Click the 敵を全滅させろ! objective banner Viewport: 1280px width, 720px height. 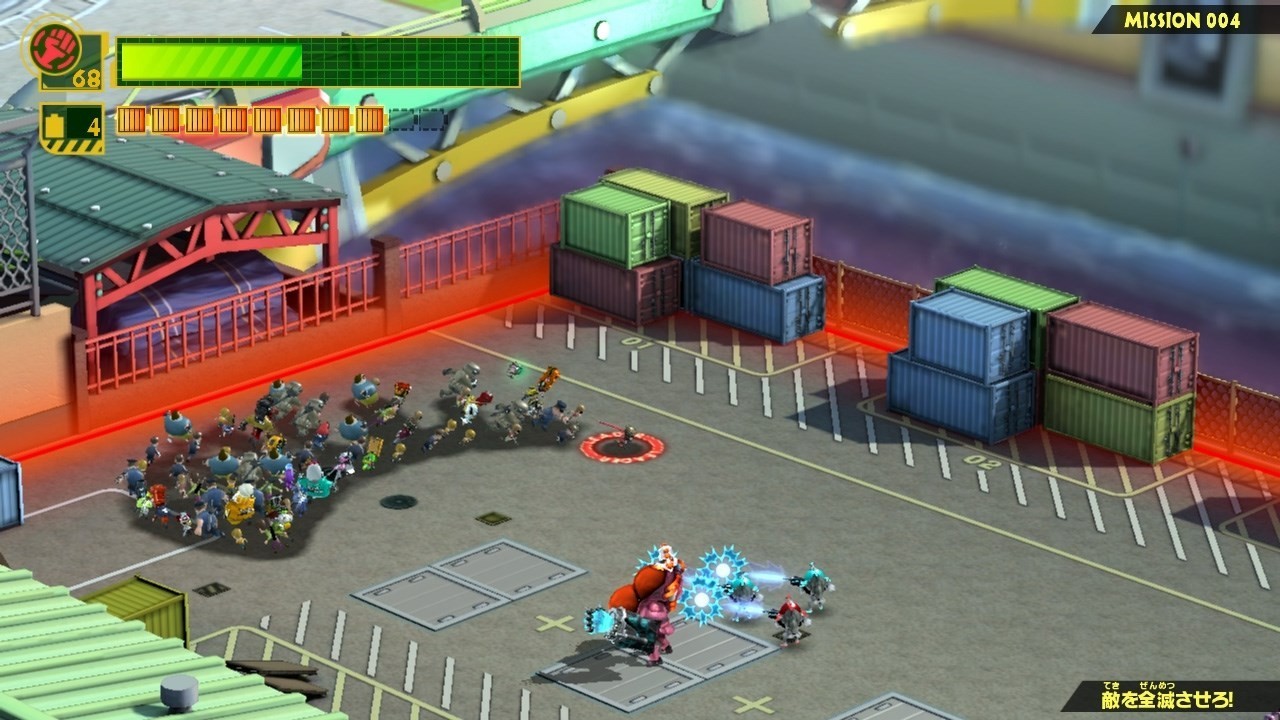1167,697
